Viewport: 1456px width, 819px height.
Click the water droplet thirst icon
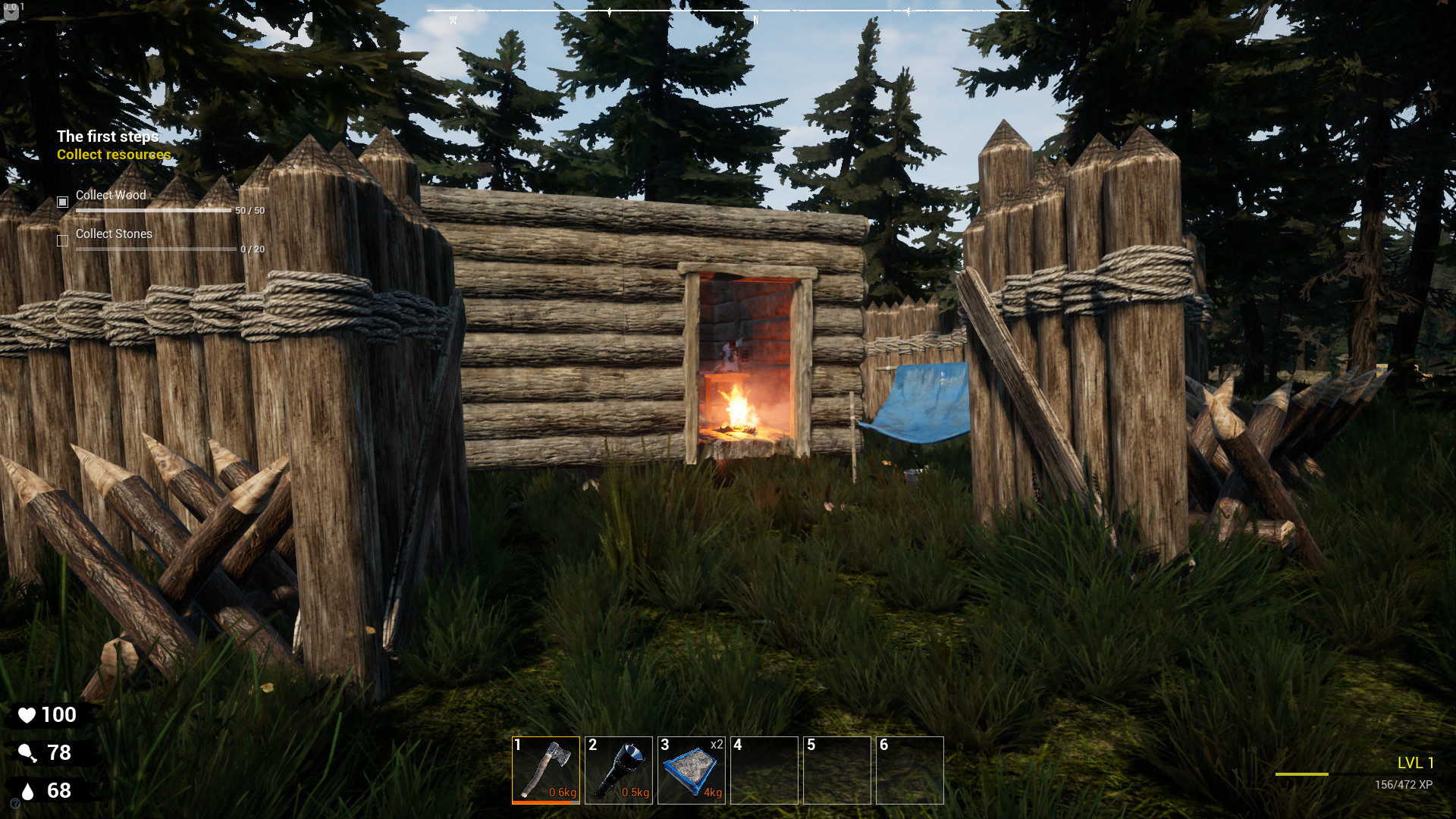[x=27, y=790]
